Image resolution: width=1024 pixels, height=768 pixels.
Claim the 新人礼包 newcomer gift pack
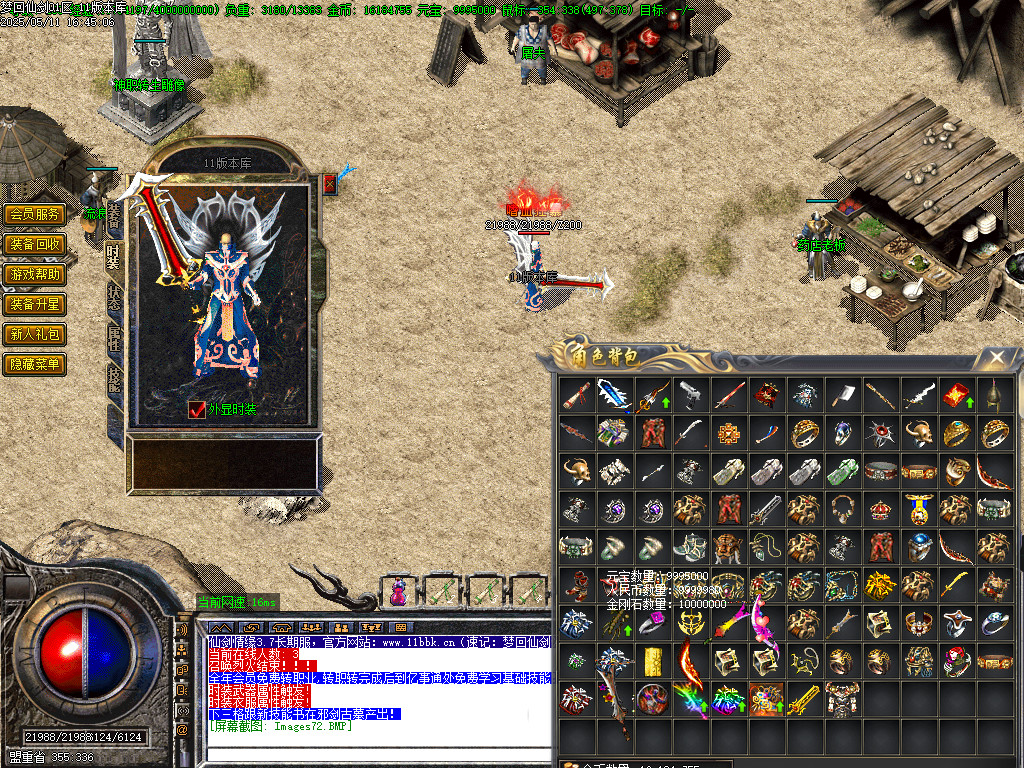pos(34,334)
